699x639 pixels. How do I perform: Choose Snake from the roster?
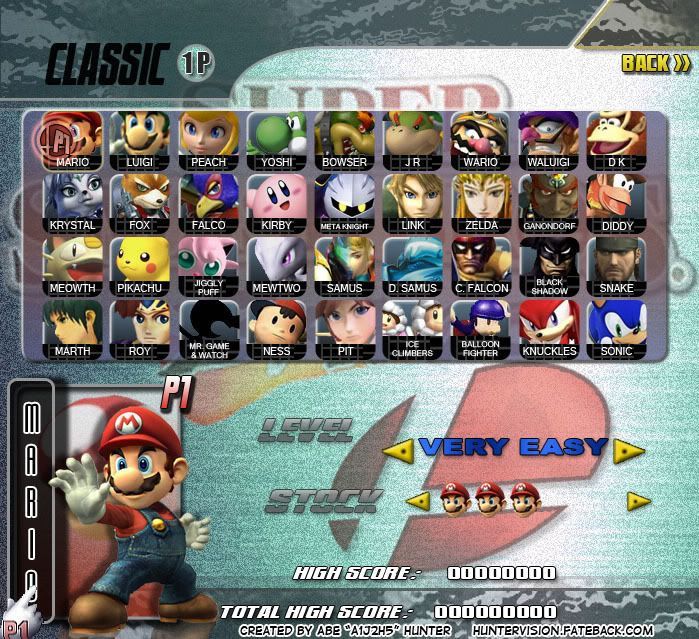617,266
